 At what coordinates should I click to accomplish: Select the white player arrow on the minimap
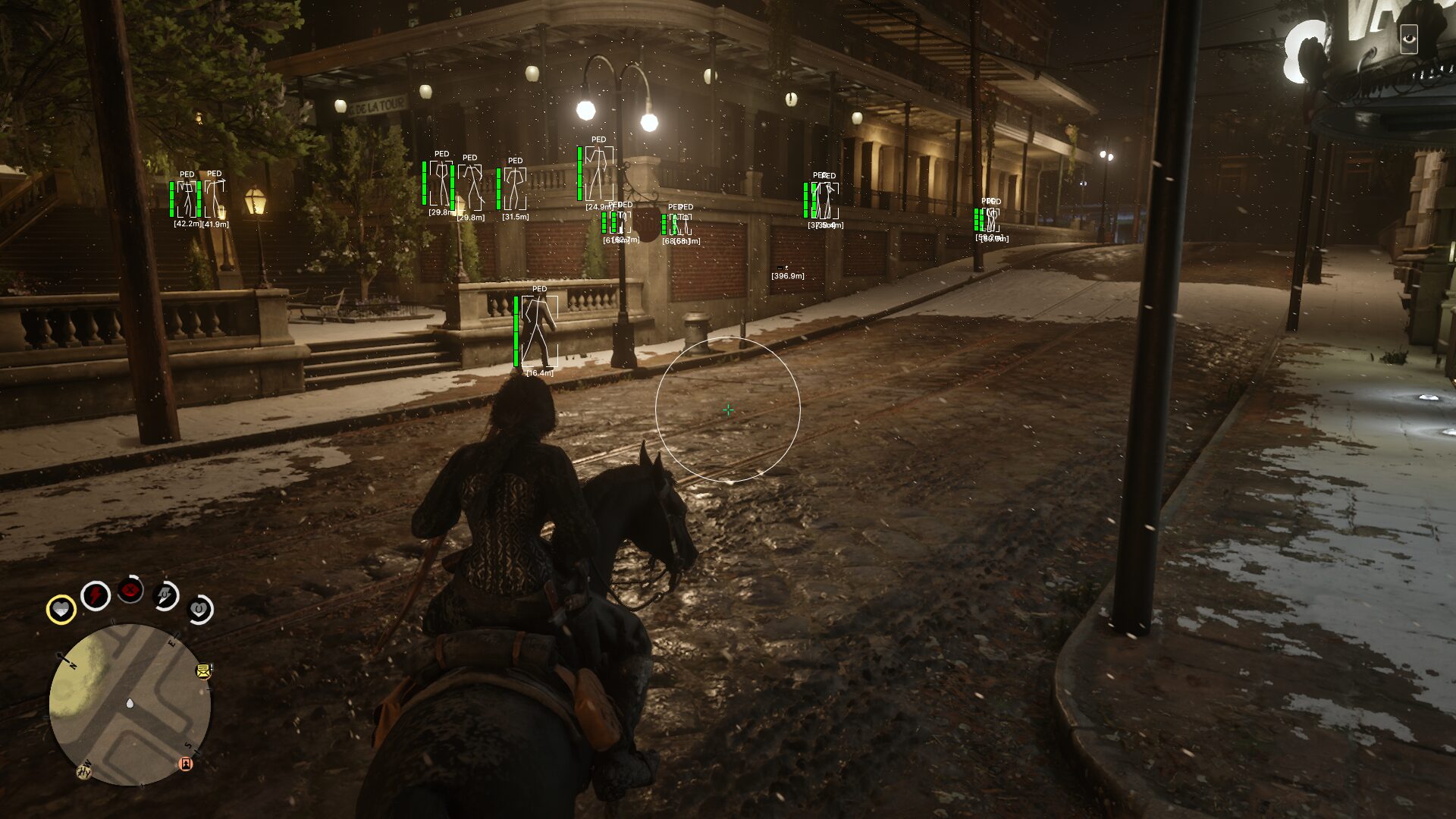(130, 704)
